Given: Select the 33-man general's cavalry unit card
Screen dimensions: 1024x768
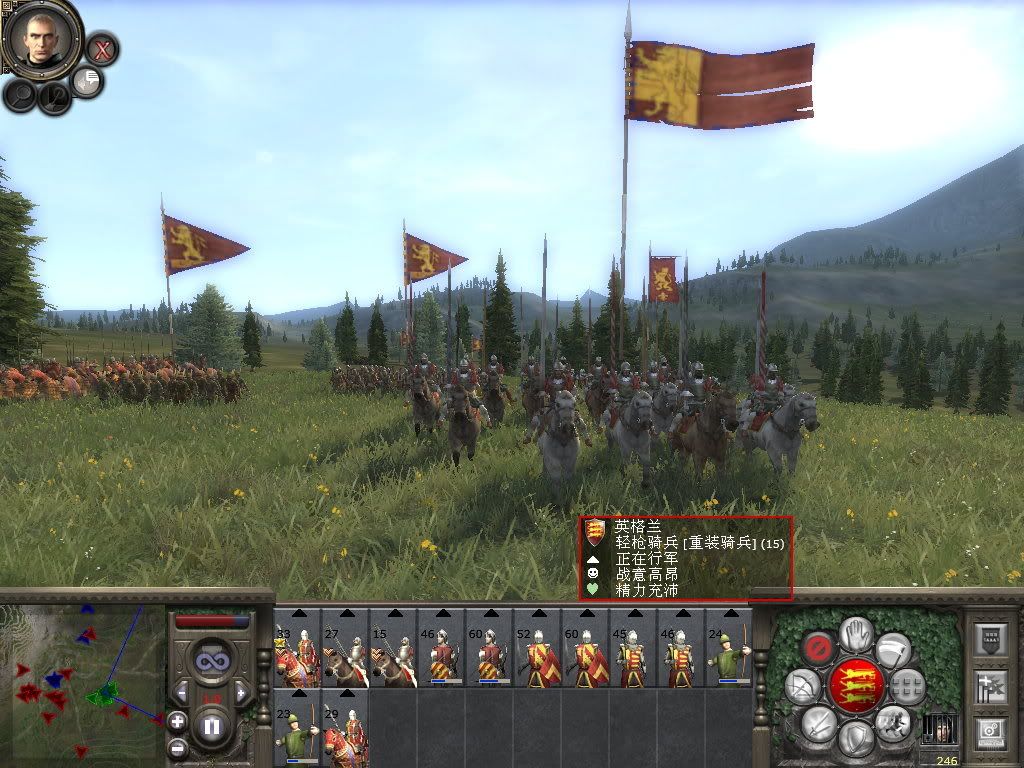Looking at the screenshot, I should [x=297, y=648].
